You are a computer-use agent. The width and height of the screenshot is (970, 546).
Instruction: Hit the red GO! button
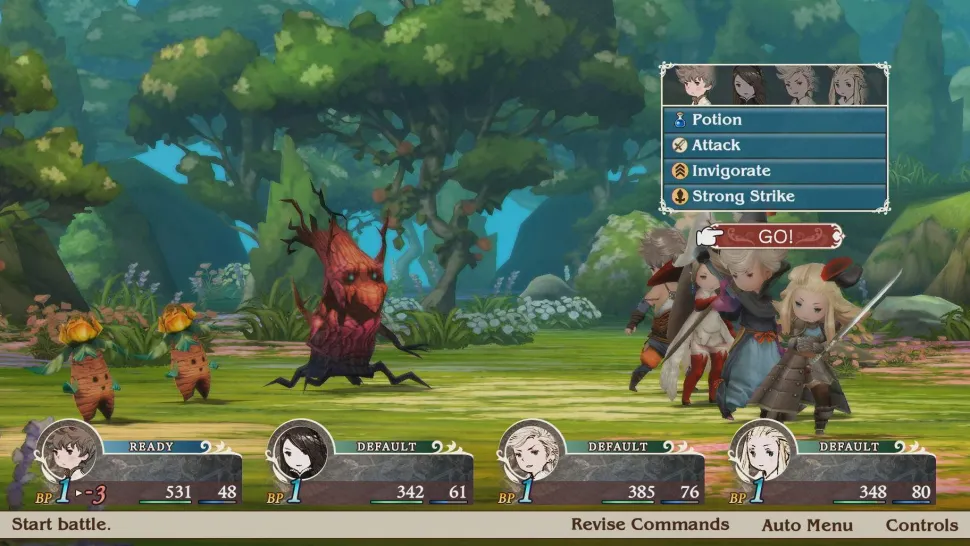tap(777, 237)
